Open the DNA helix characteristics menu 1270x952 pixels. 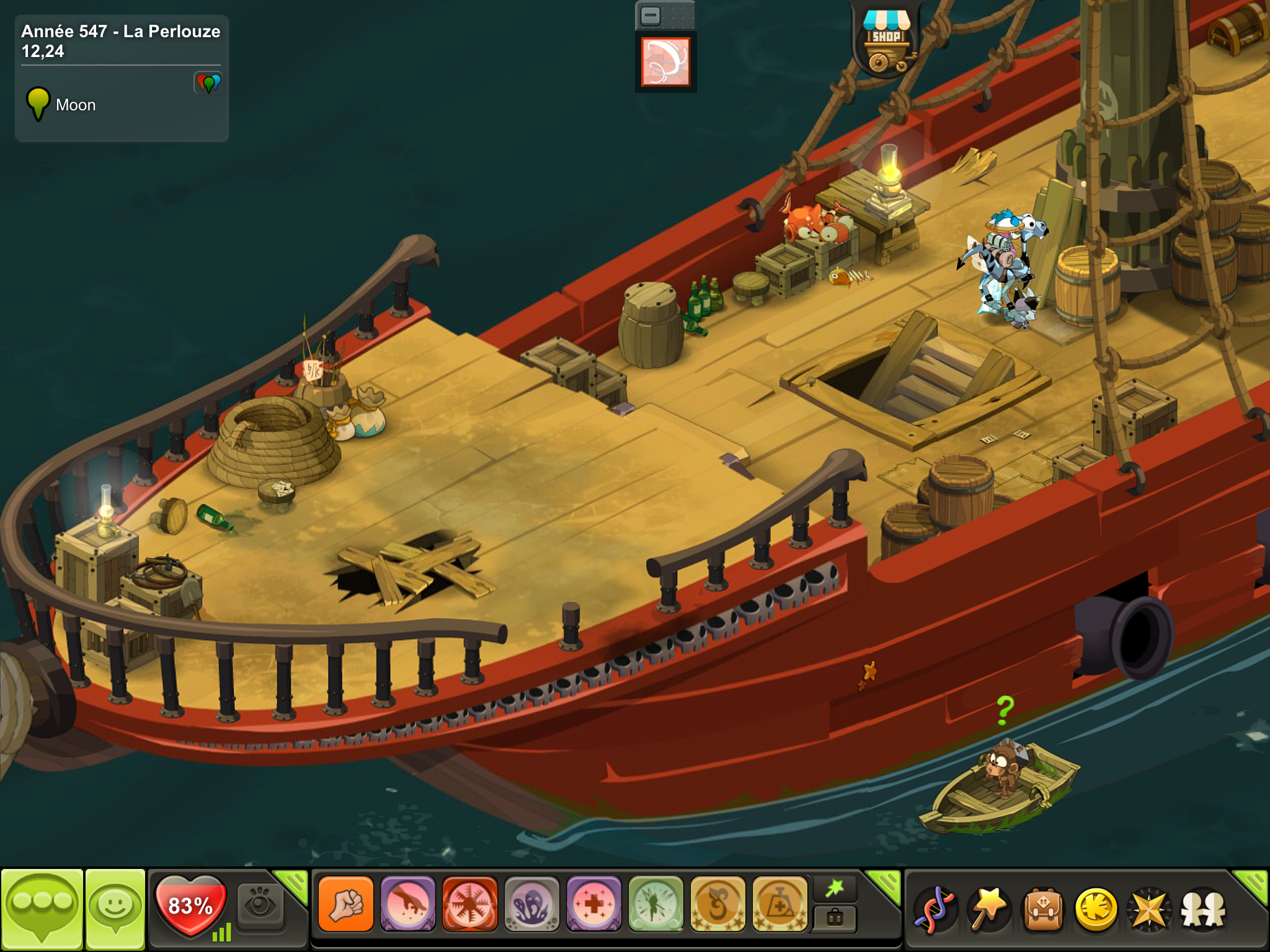click(936, 909)
